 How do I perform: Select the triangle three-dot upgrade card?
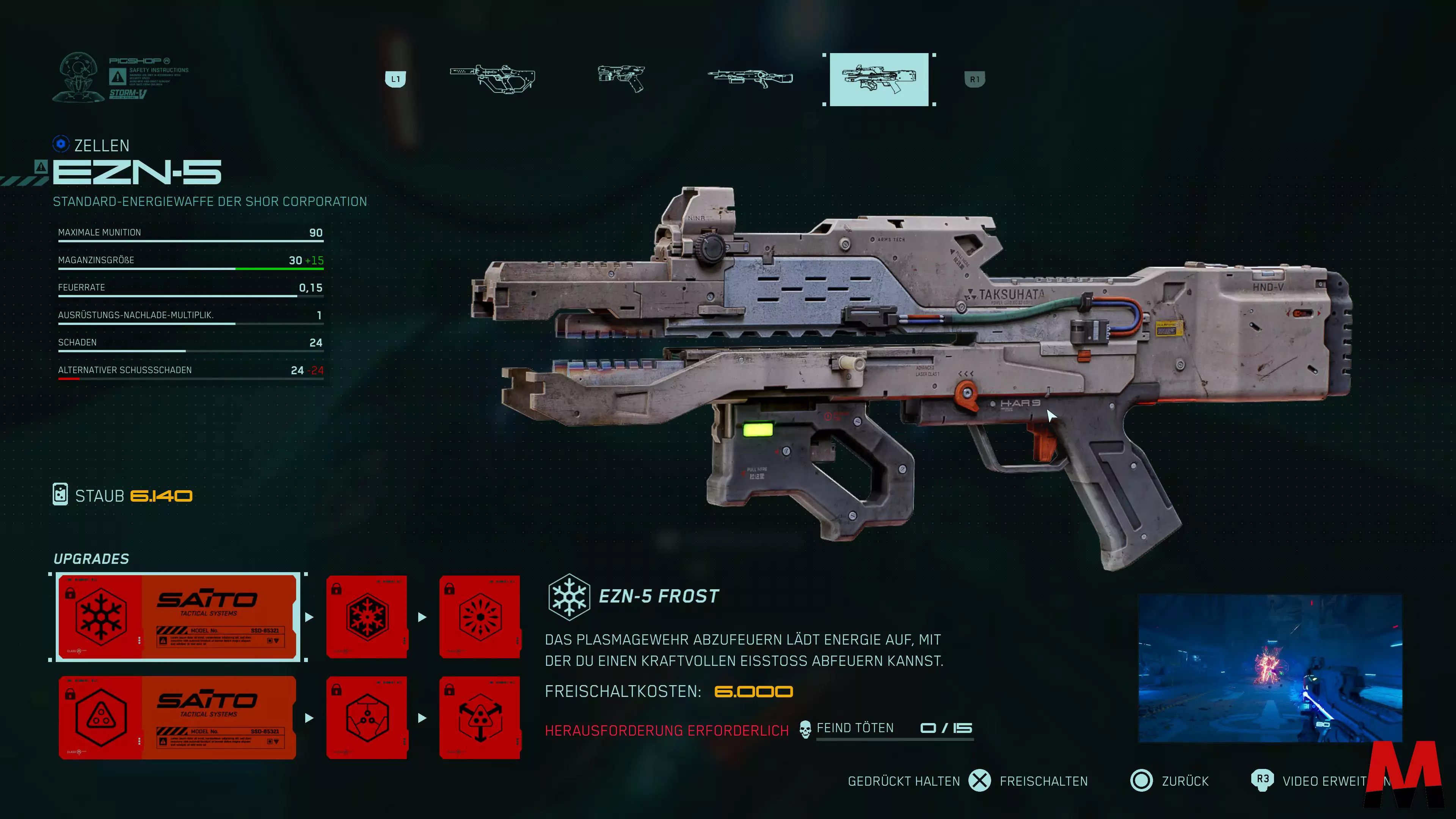(177, 718)
